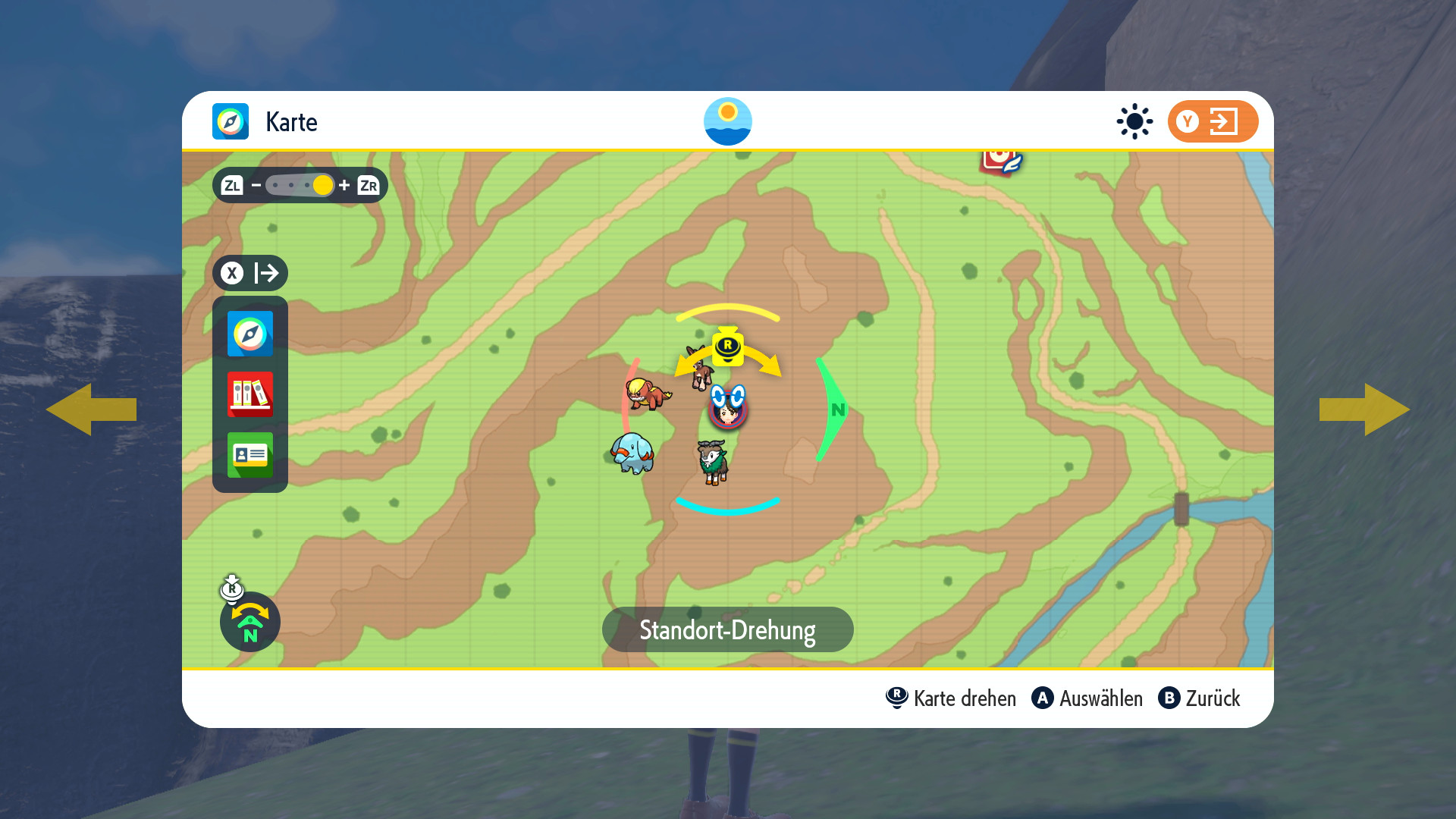Close the map with the orange exit button
The image size is (1456, 819).
(x=1213, y=121)
